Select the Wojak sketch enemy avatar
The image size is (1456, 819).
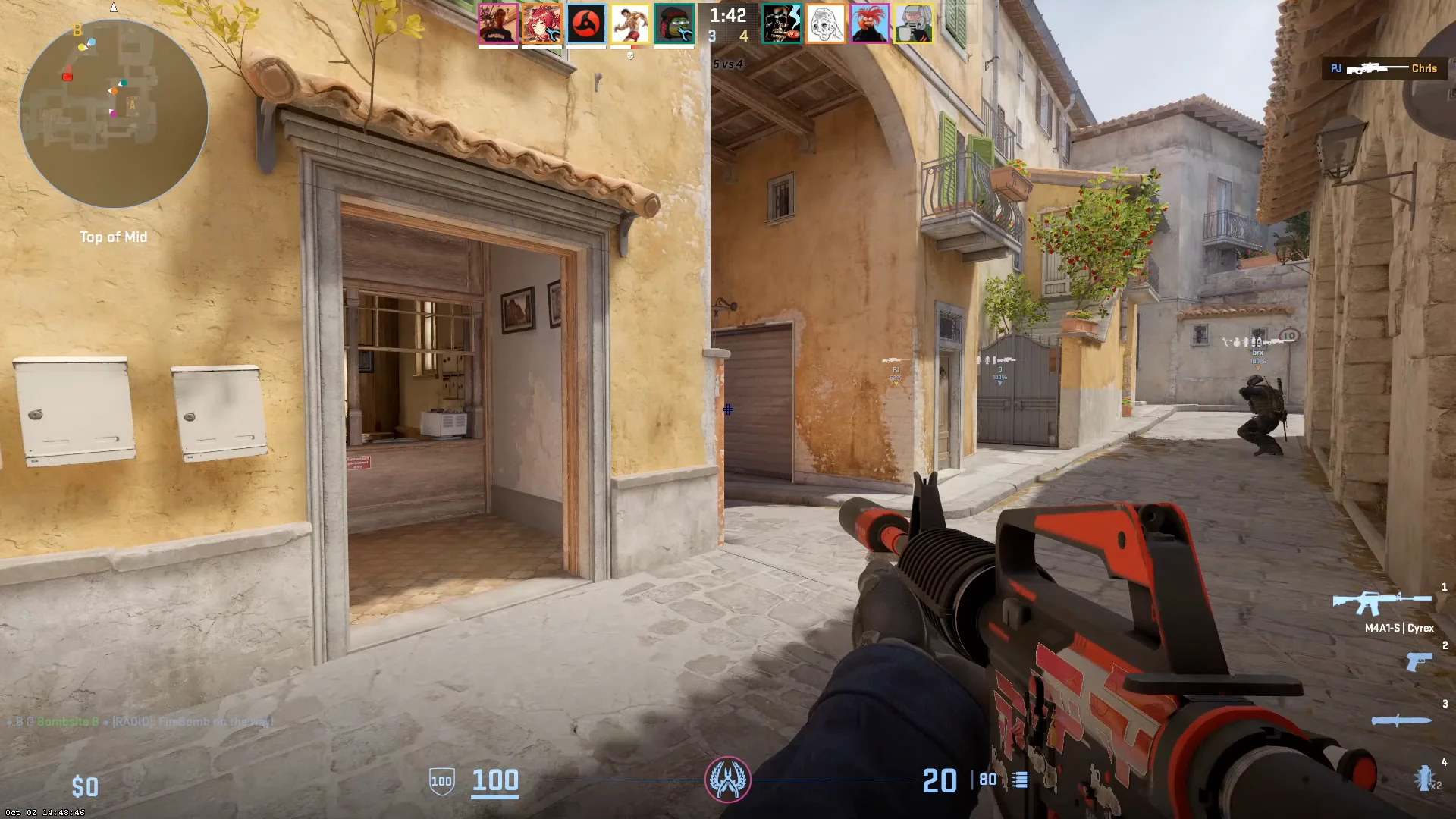click(x=825, y=24)
